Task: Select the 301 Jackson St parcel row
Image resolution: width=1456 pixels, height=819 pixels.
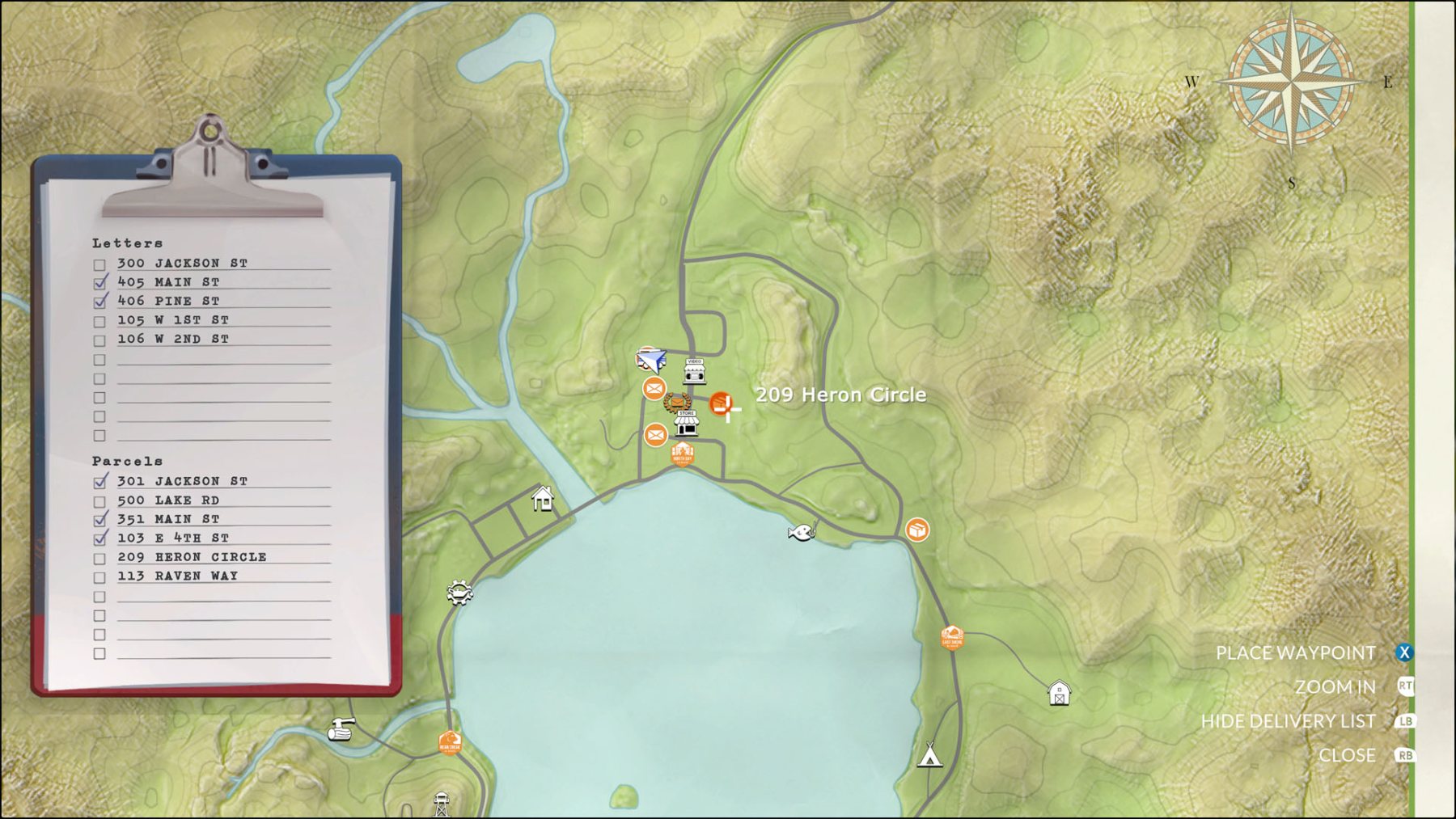Action: click(182, 482)
